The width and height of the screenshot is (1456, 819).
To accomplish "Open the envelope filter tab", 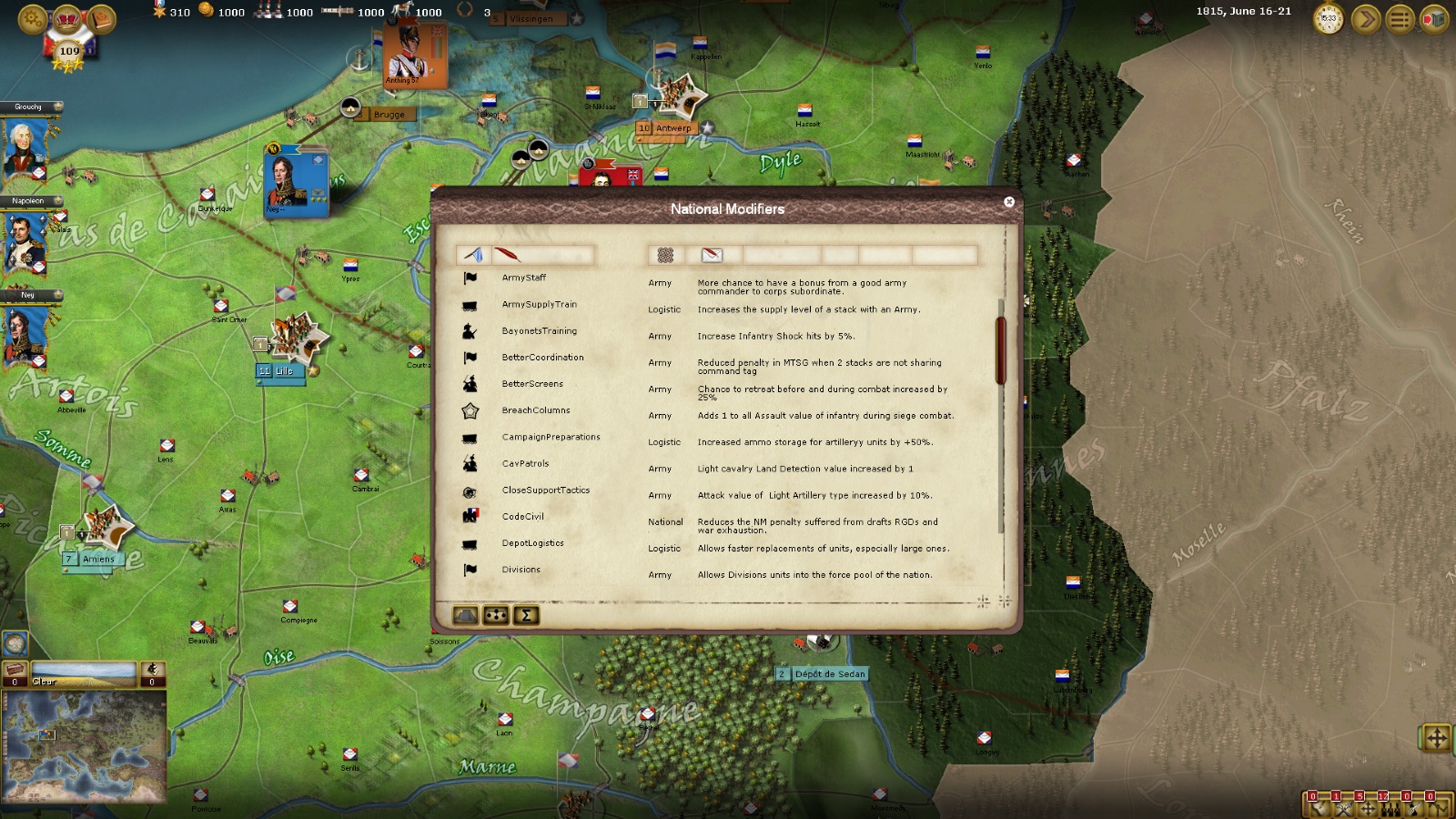I will point(712,255).
